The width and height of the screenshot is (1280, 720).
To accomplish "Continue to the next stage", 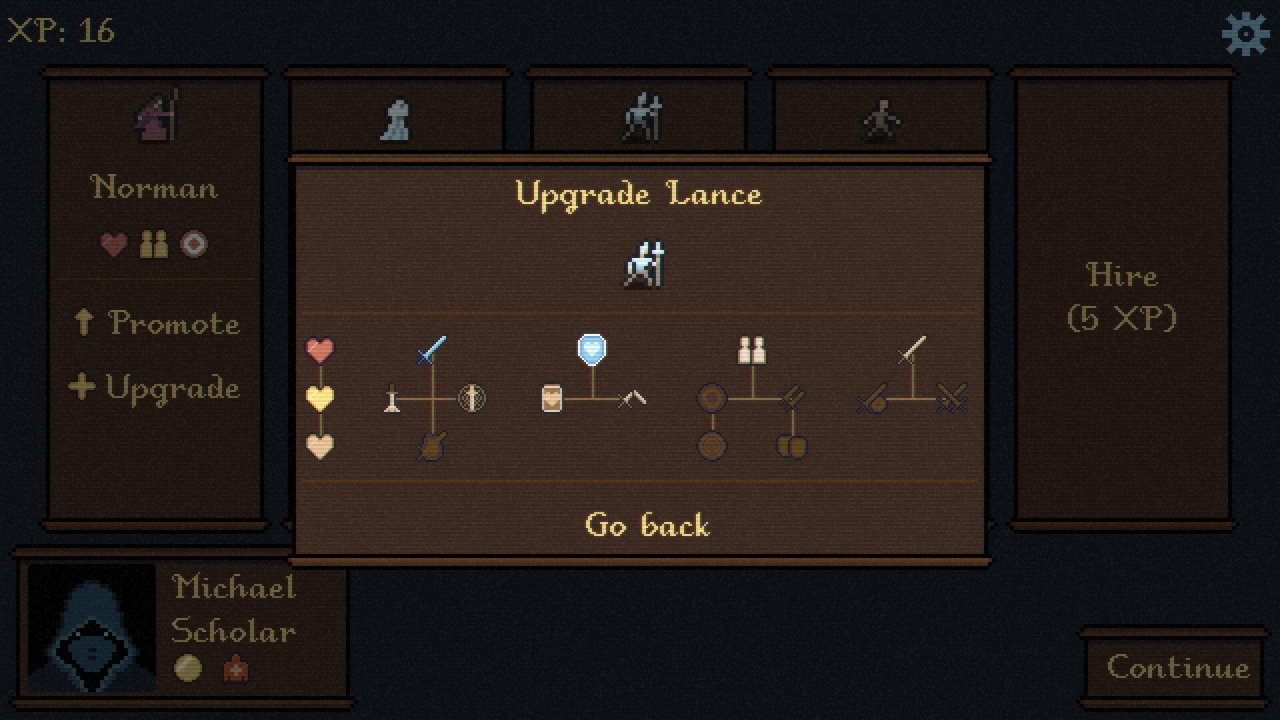I will 1177,668.
